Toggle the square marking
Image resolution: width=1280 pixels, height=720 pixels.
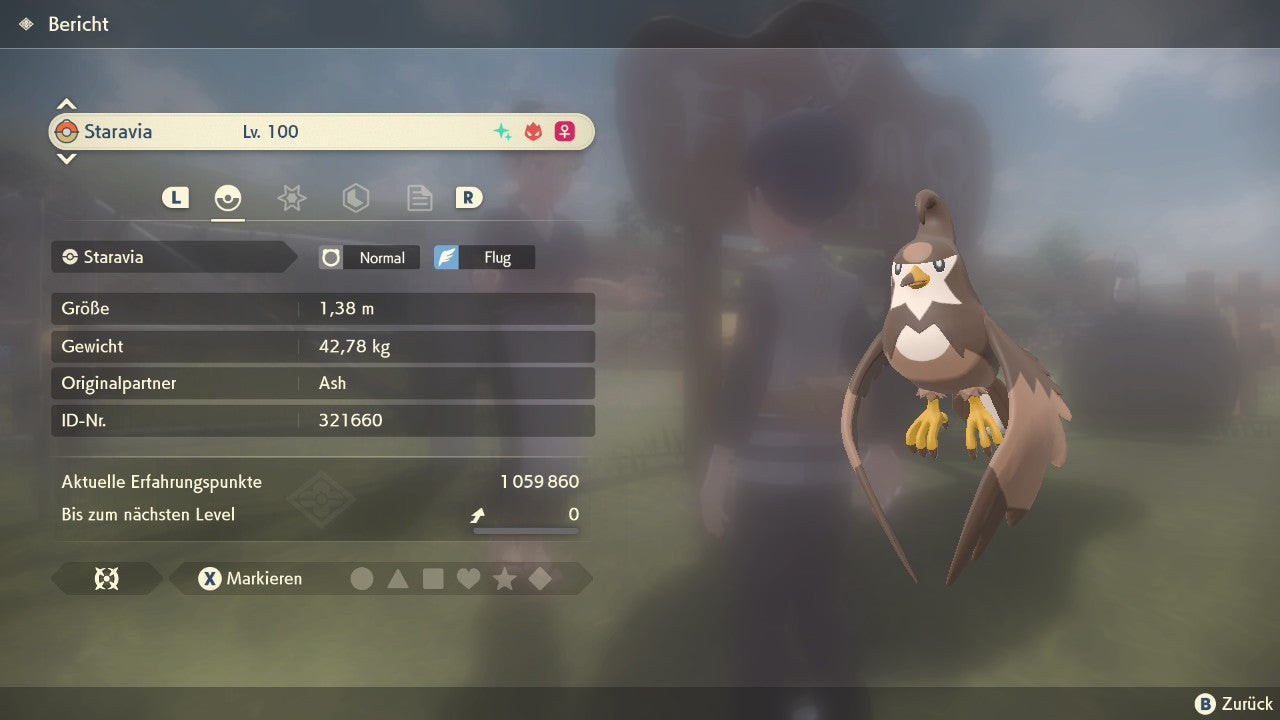[x=433, y=579]
